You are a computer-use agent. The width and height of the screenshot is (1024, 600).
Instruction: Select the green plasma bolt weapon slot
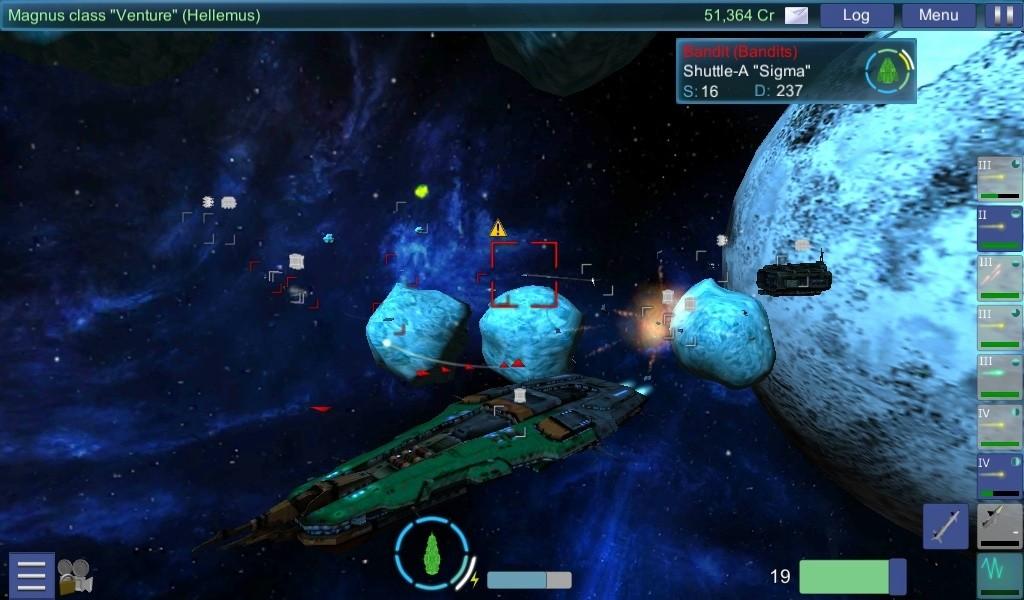click(999, 378)
